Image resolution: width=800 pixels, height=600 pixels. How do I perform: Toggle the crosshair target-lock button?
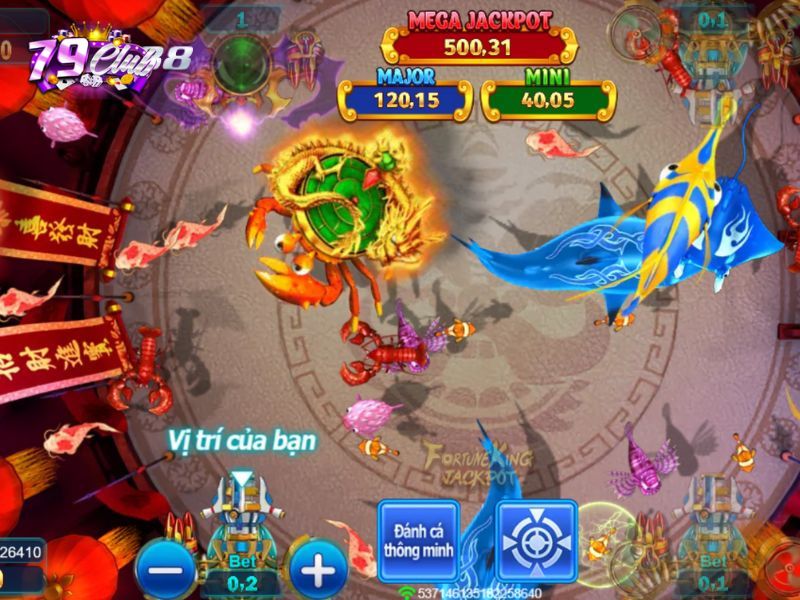pos(537,541)
